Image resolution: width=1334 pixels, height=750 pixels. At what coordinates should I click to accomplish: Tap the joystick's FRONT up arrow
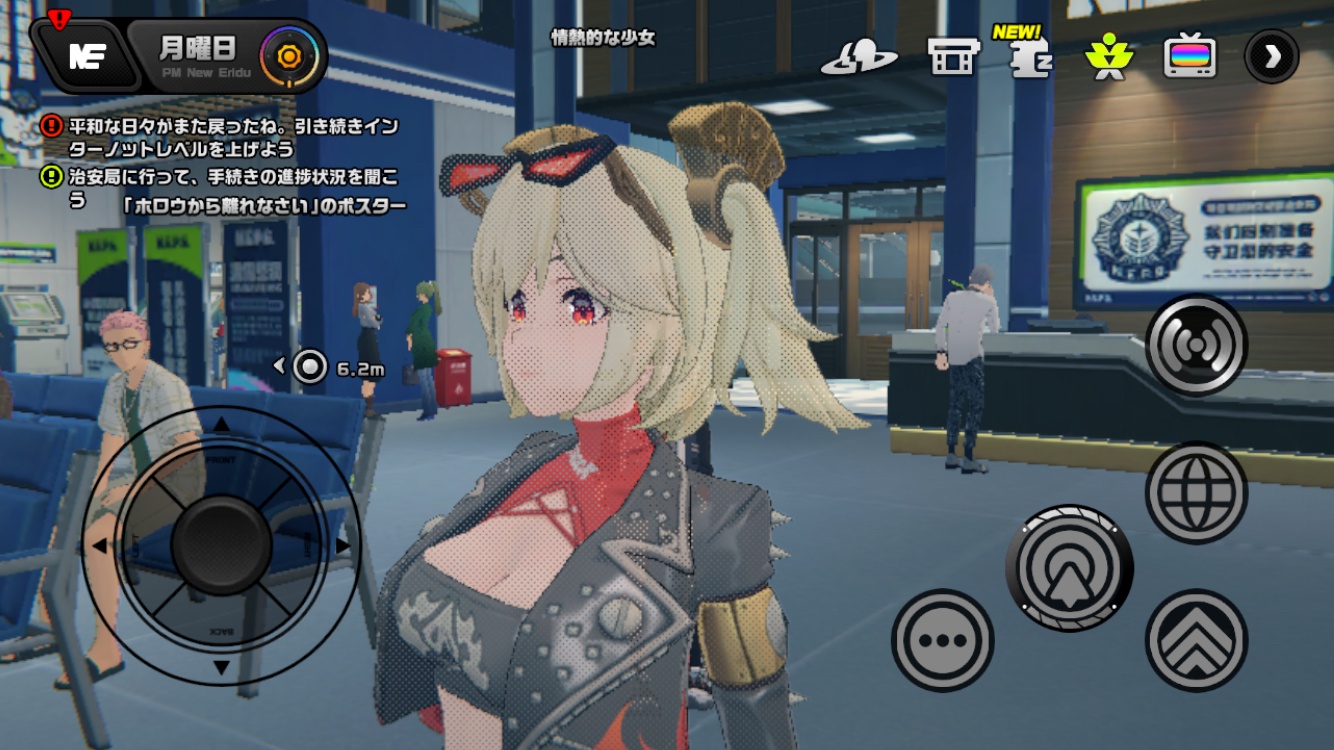[x=222, y=427]
